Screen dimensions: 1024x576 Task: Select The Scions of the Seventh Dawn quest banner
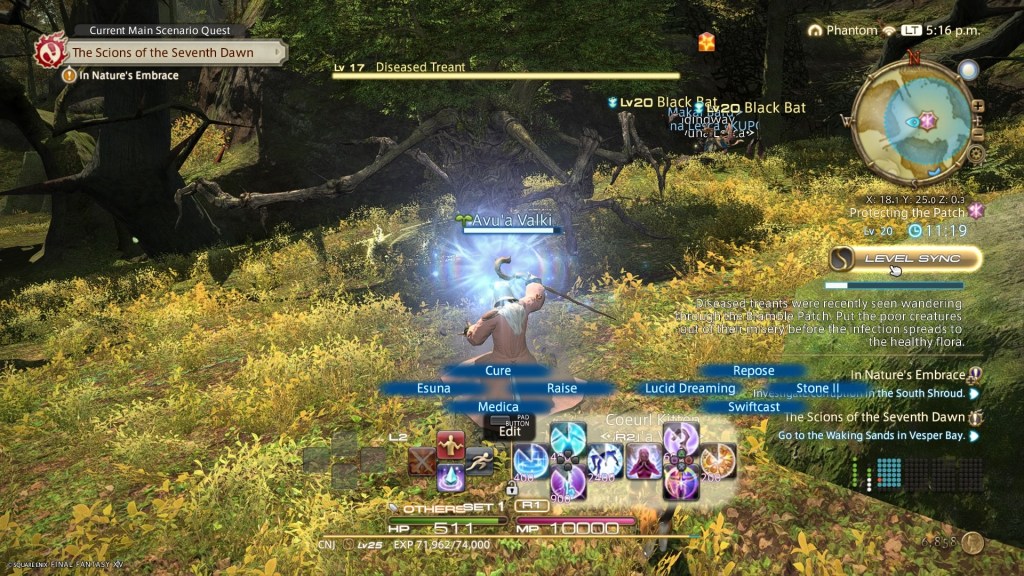click(163, 52)
